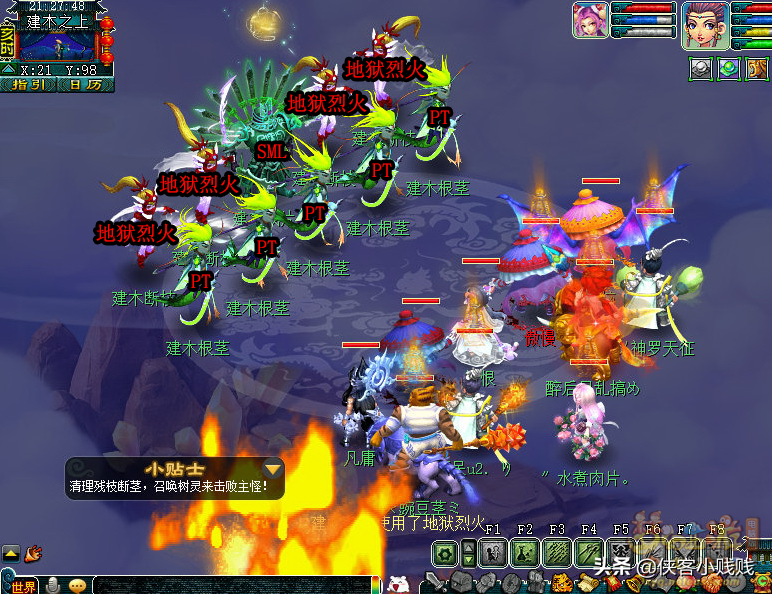Click the minimap scene thumbnail

60,45
